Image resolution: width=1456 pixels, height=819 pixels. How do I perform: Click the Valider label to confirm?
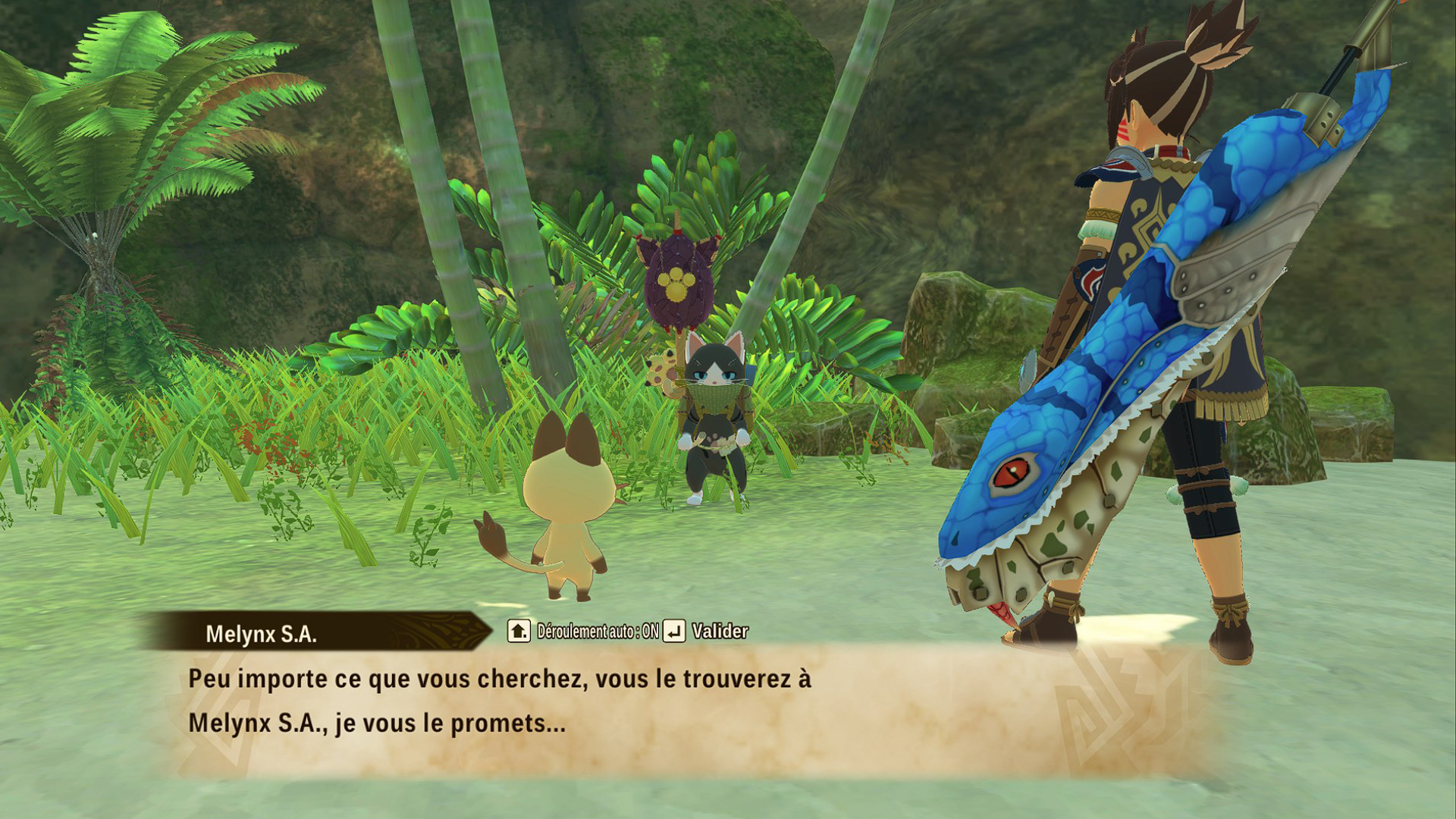[720, 631]
